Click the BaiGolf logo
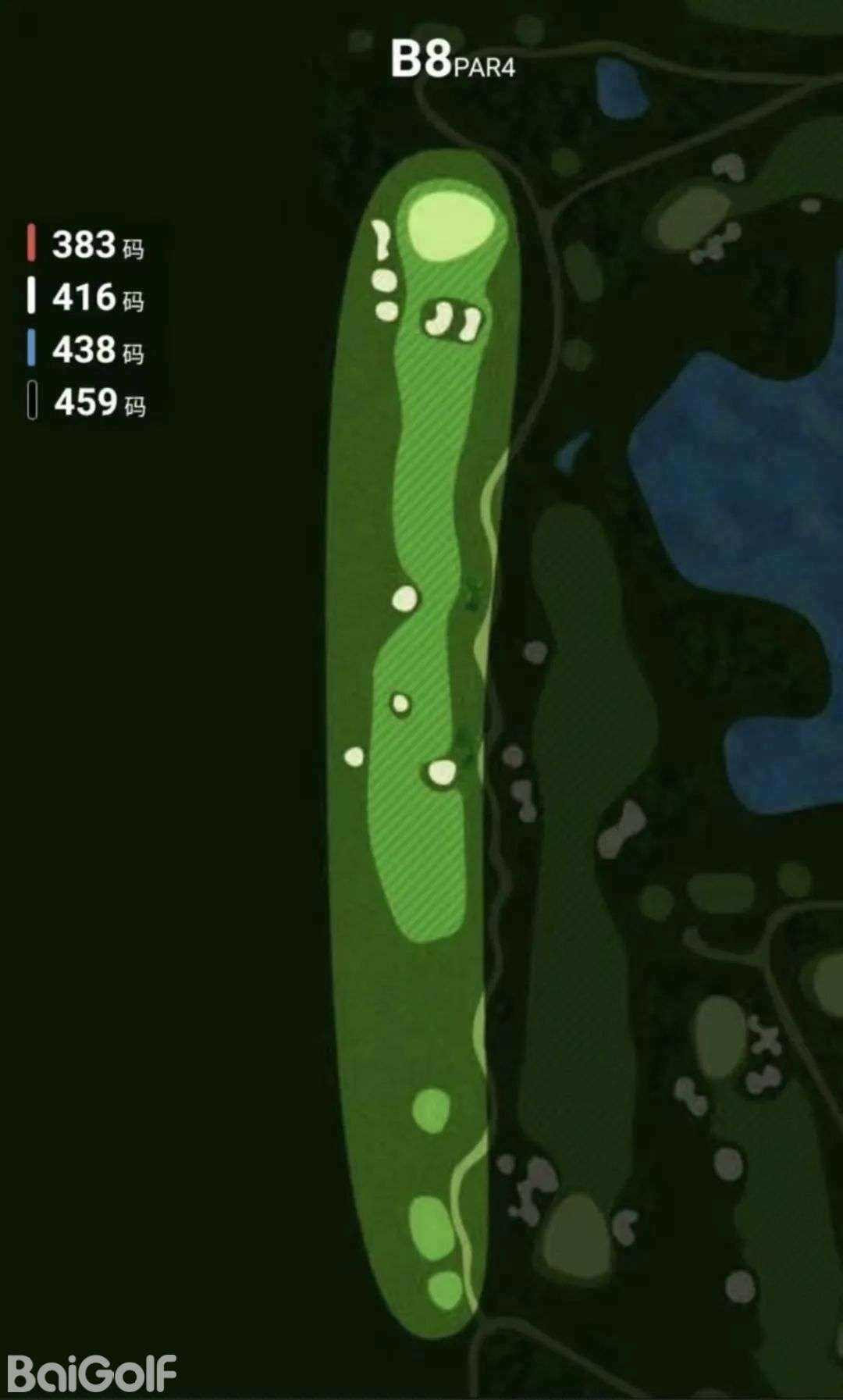This screenshot has height=1400, width=843. coord(92,1373)
